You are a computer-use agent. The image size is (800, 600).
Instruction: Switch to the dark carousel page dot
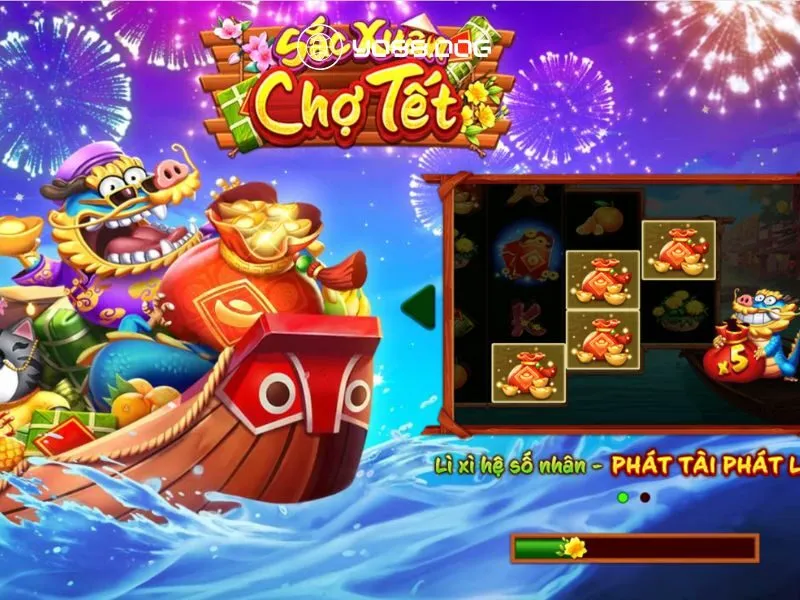645,497
